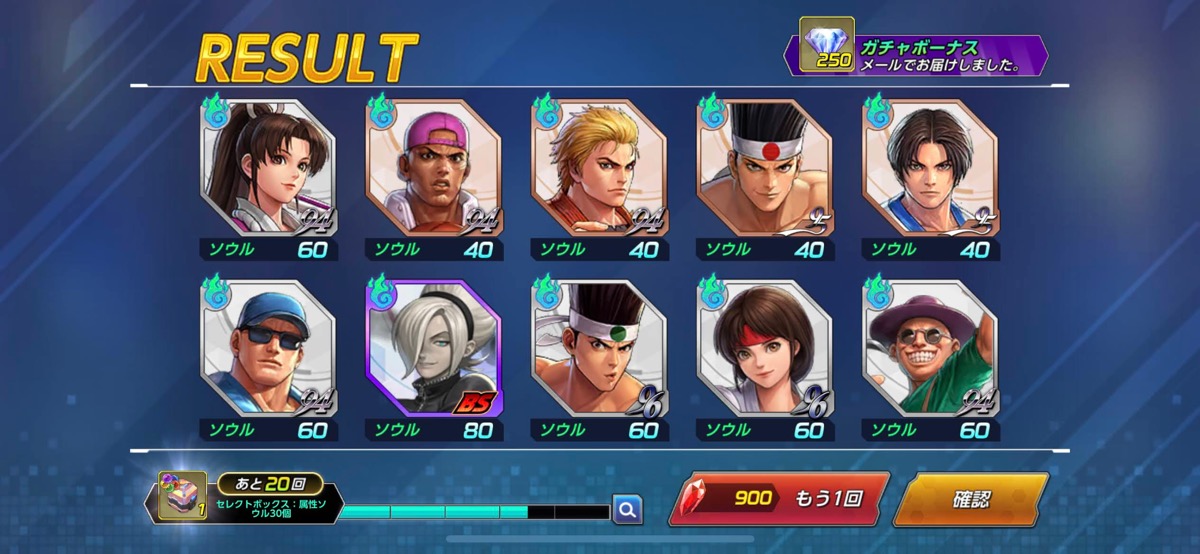Open the magnifier next to the progress bar
The width and height of the screenshot is (1200, 554).
pyautogui.click(x=627, y=510)
